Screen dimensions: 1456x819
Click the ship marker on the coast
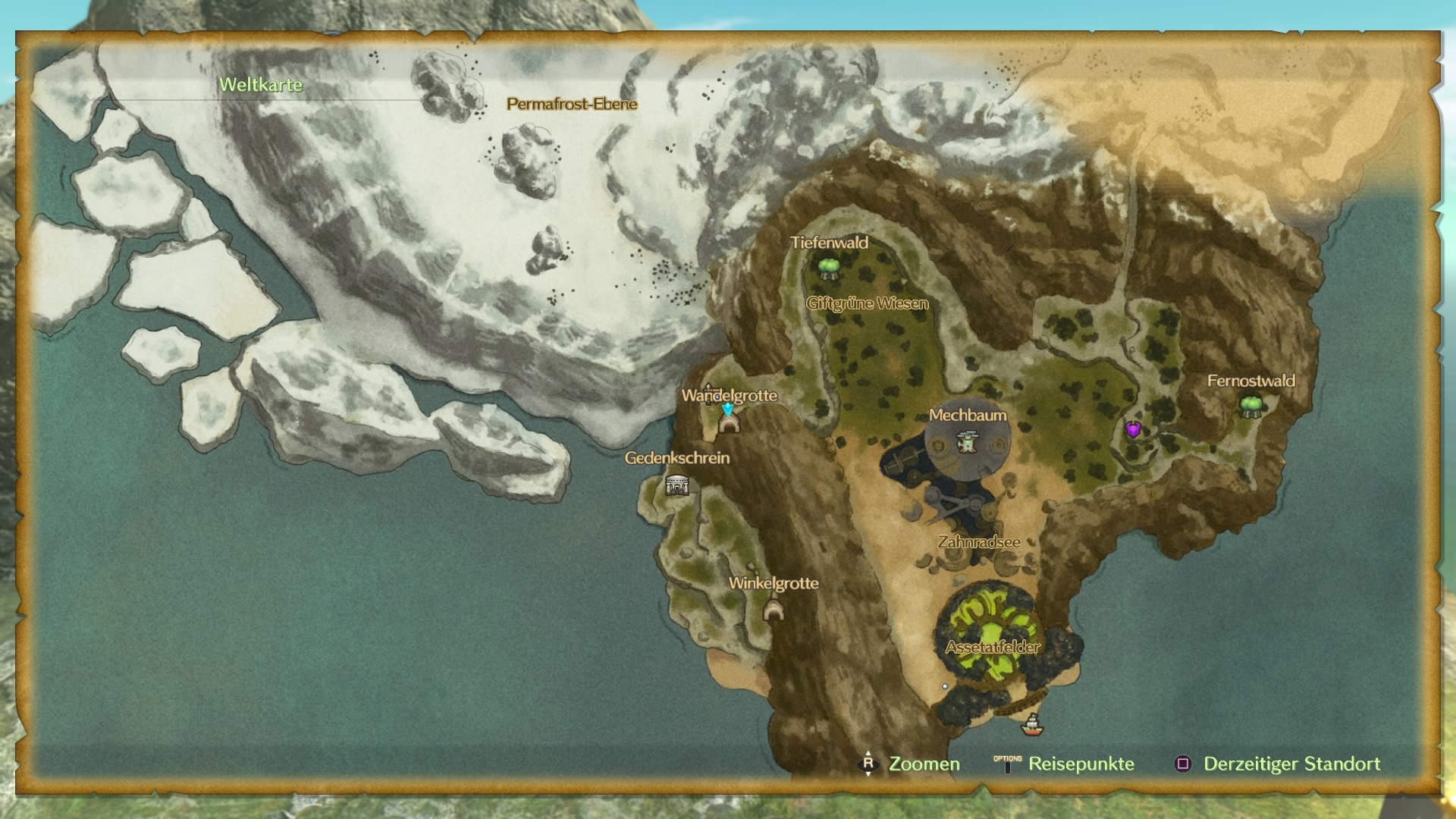(x=1031, y=725)
